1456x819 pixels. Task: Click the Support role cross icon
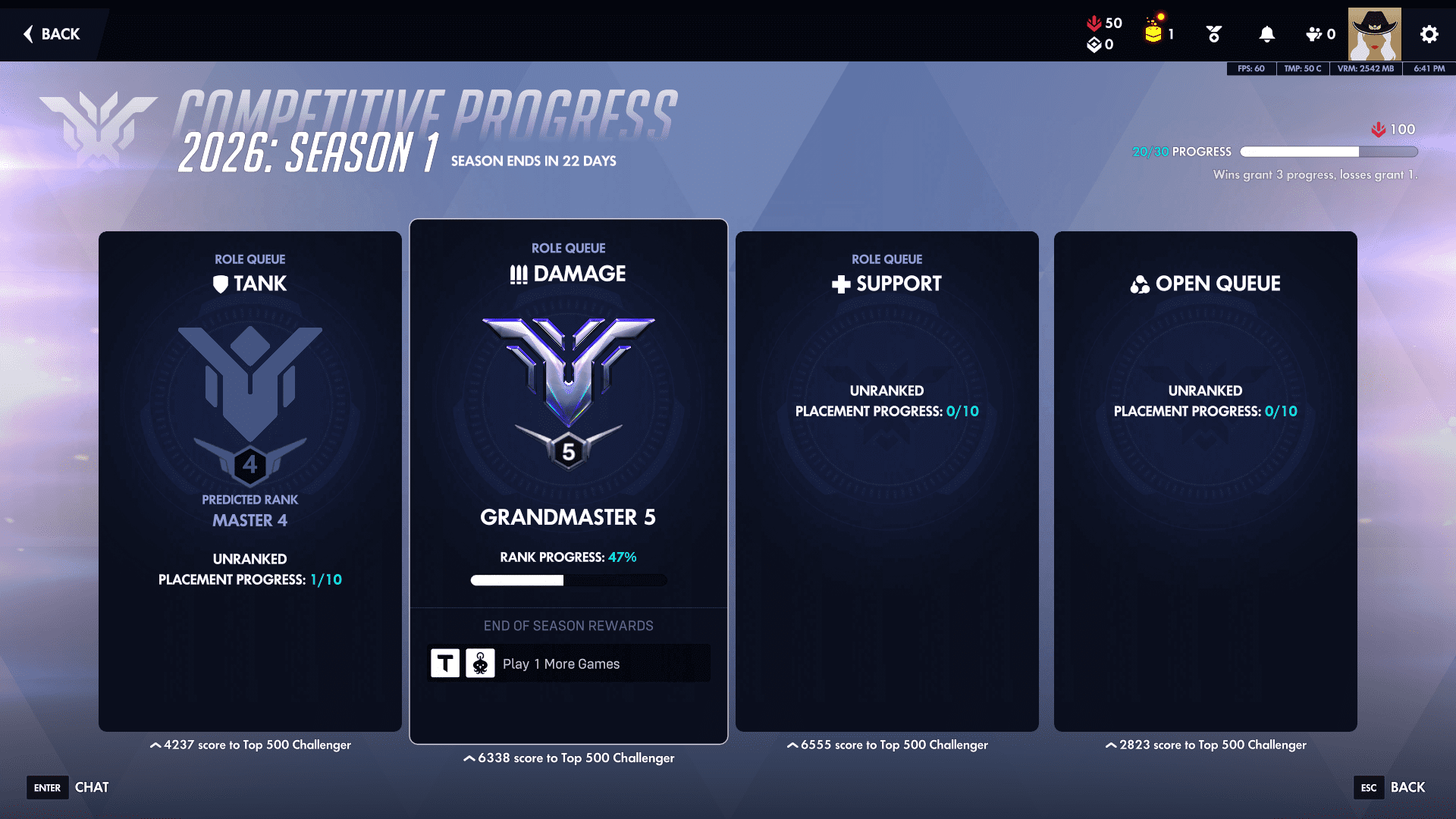point(840,284)
